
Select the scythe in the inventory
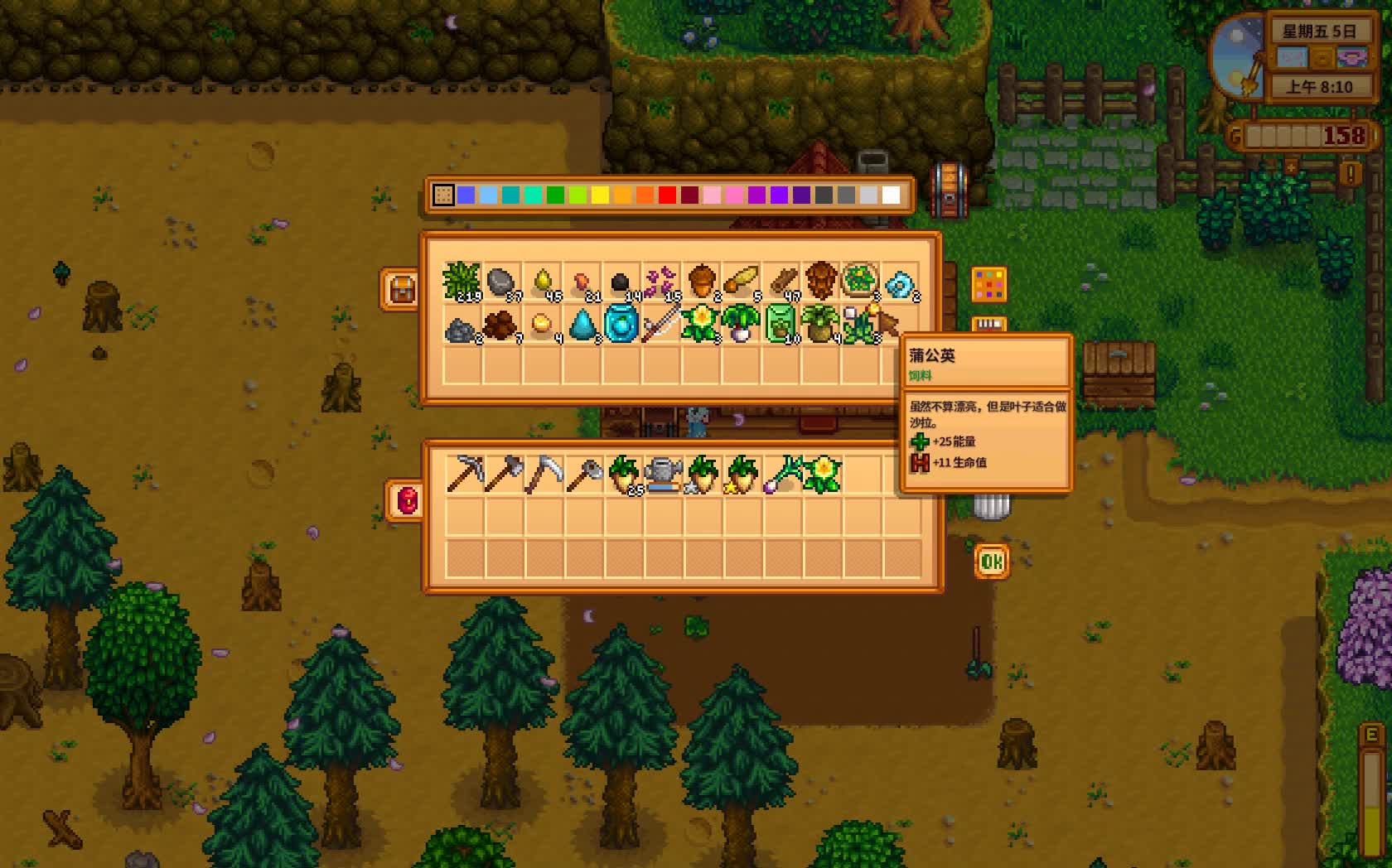(544, 474)
